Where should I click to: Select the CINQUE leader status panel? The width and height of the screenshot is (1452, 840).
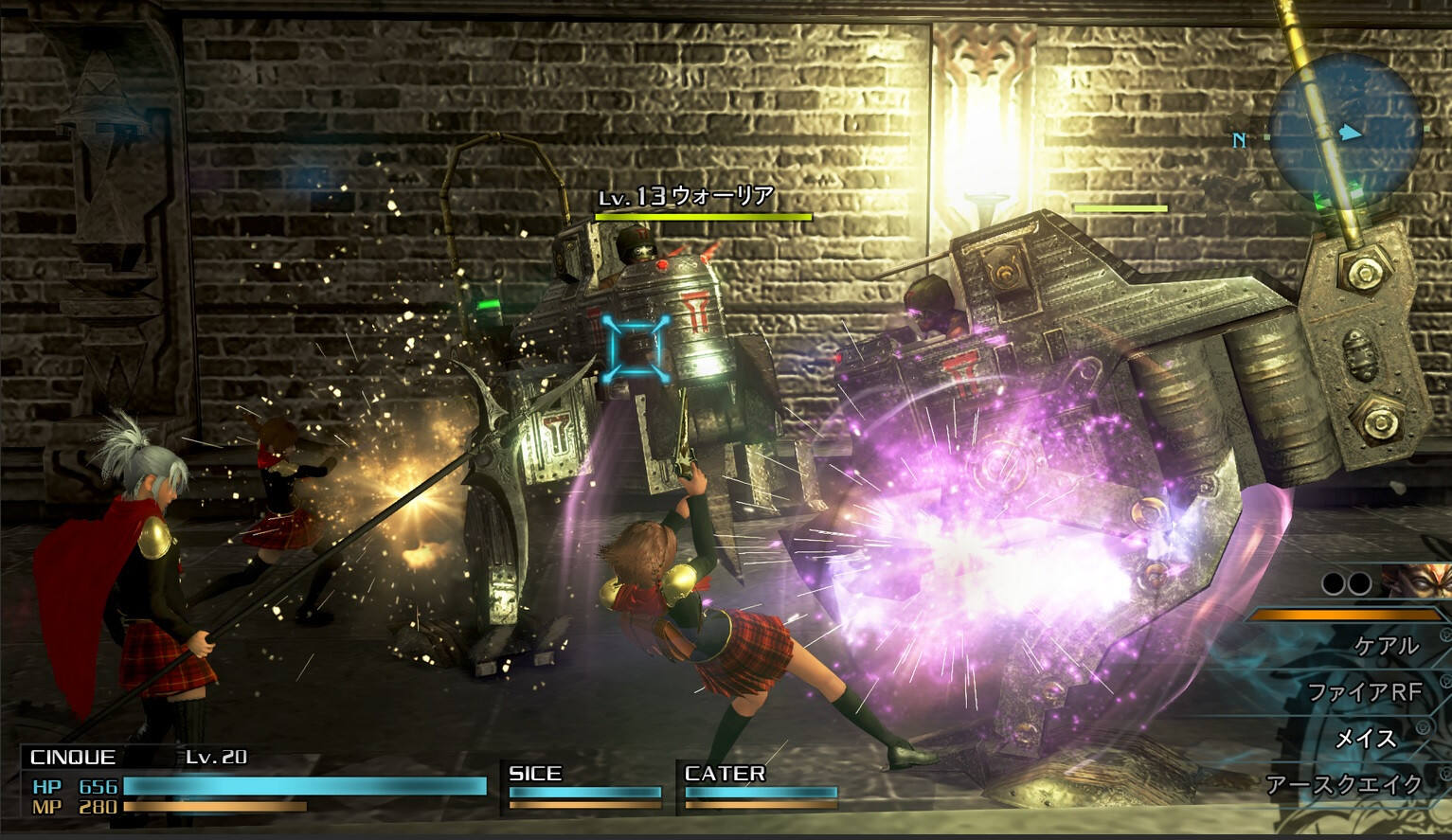[x=254, y=782]
